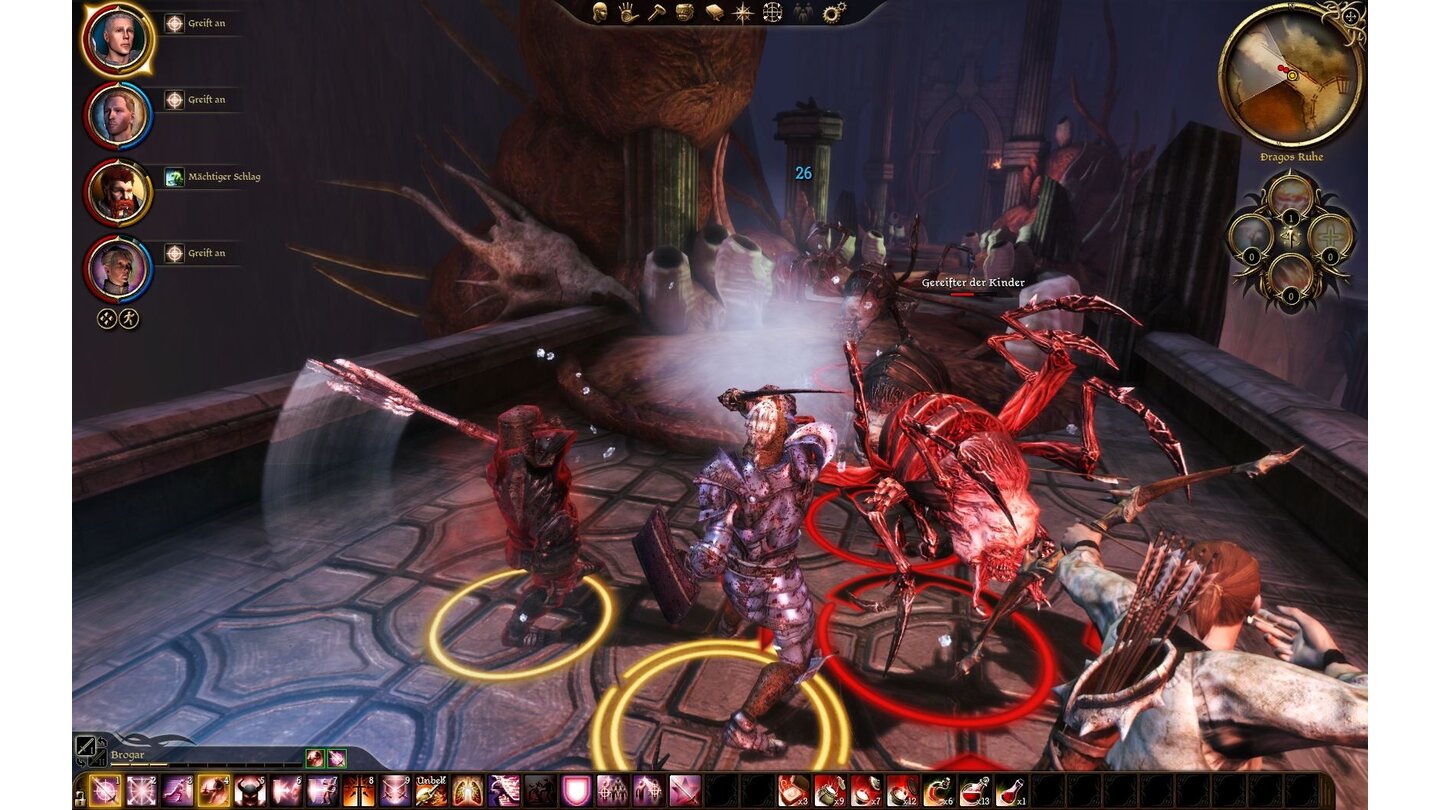This screenshot has width=1440, height=810.
Task: Use the x13 red potion flask
Action: pyautogui.click(x=974, y=791)
